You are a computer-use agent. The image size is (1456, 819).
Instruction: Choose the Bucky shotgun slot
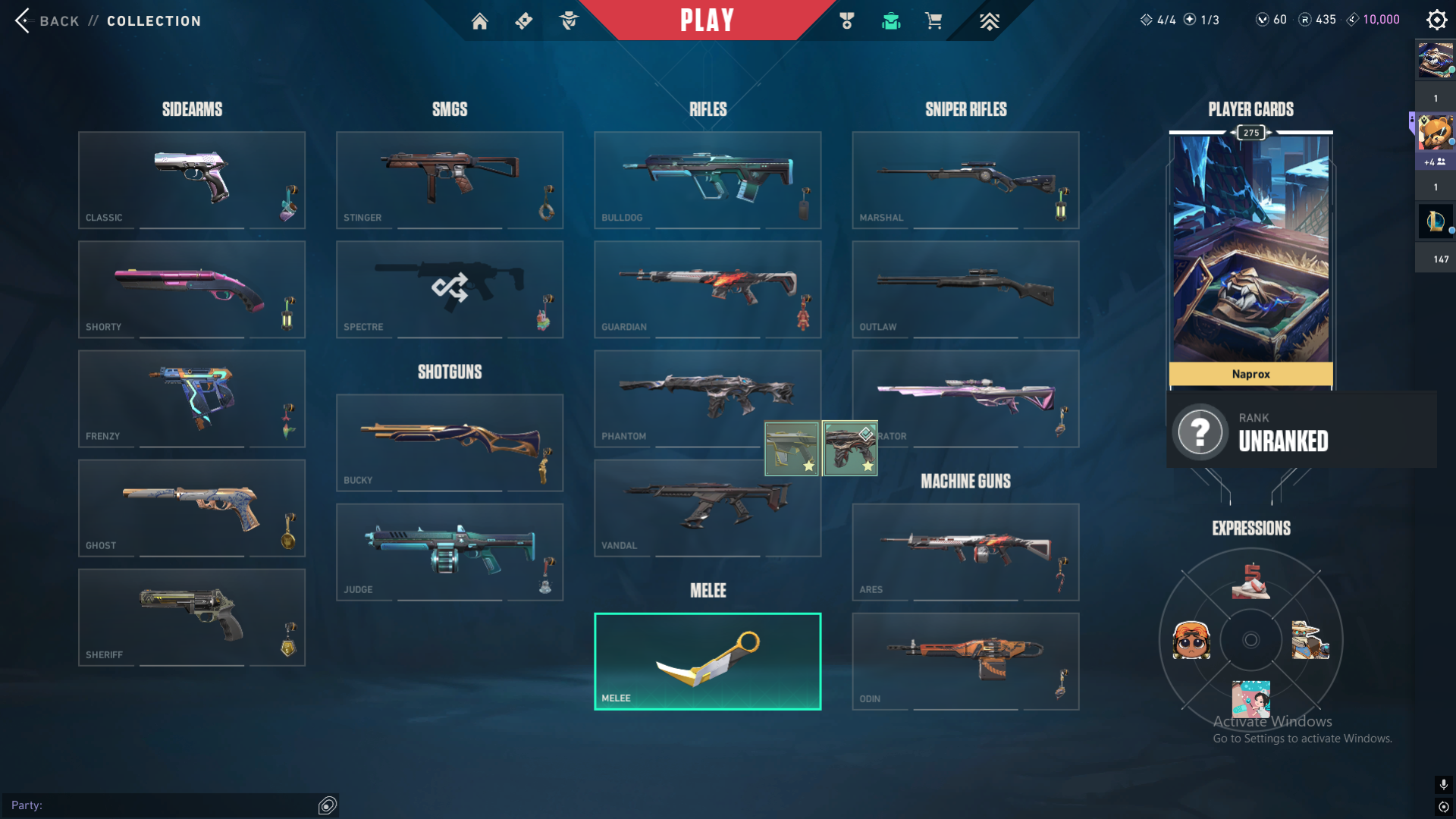coord(450,442)
